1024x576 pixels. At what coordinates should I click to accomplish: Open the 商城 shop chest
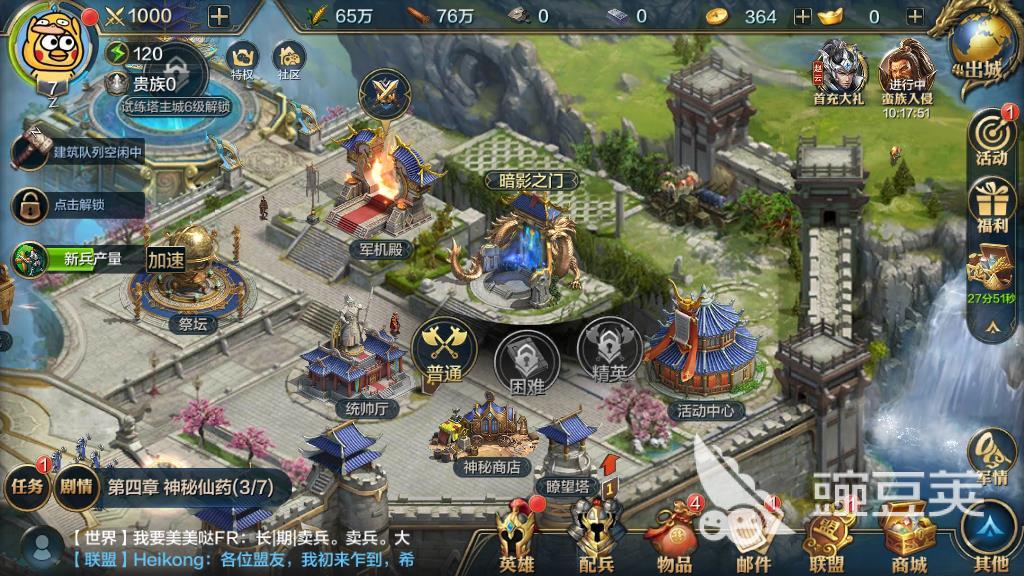907,540
